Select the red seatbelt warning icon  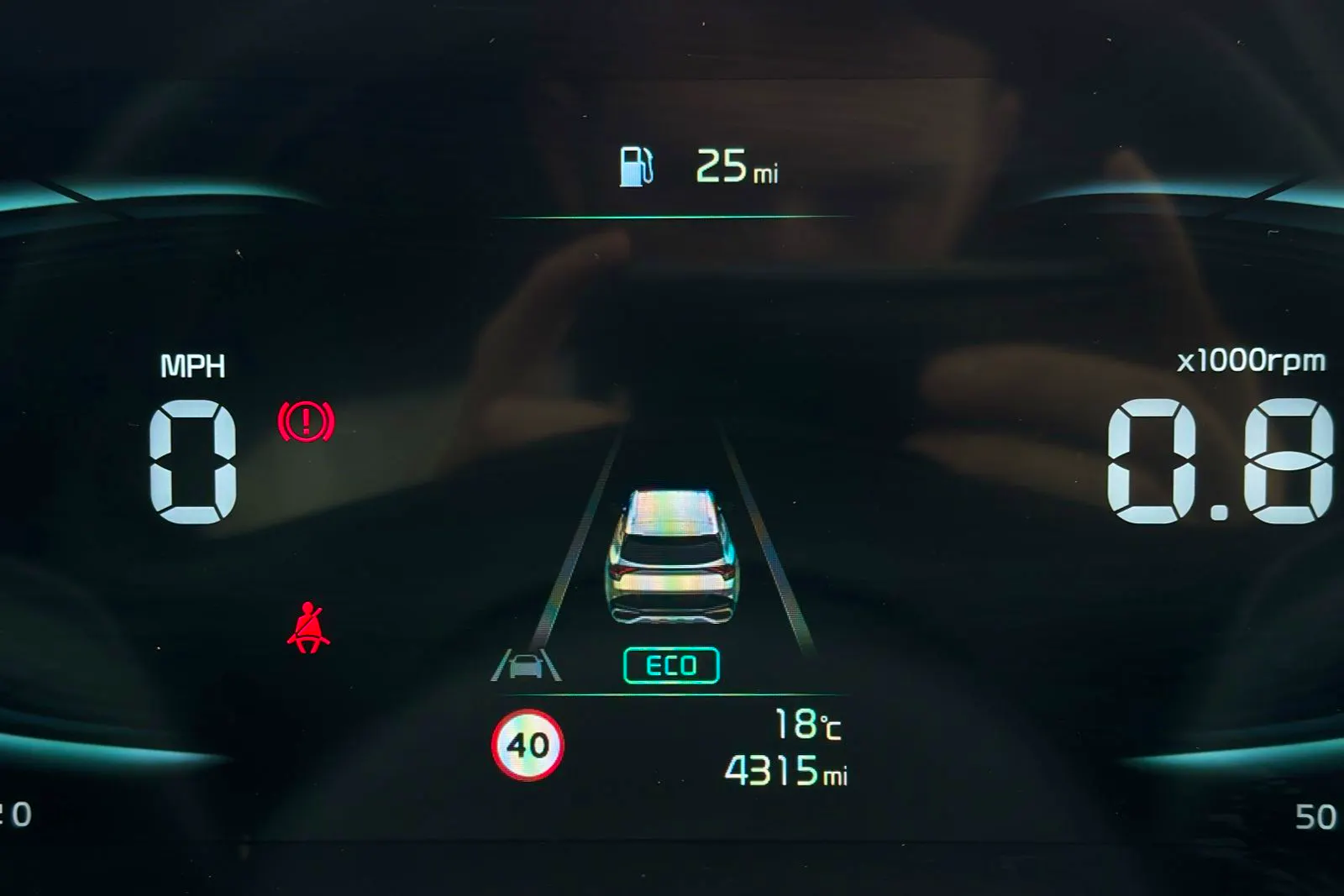coord(308,628)
